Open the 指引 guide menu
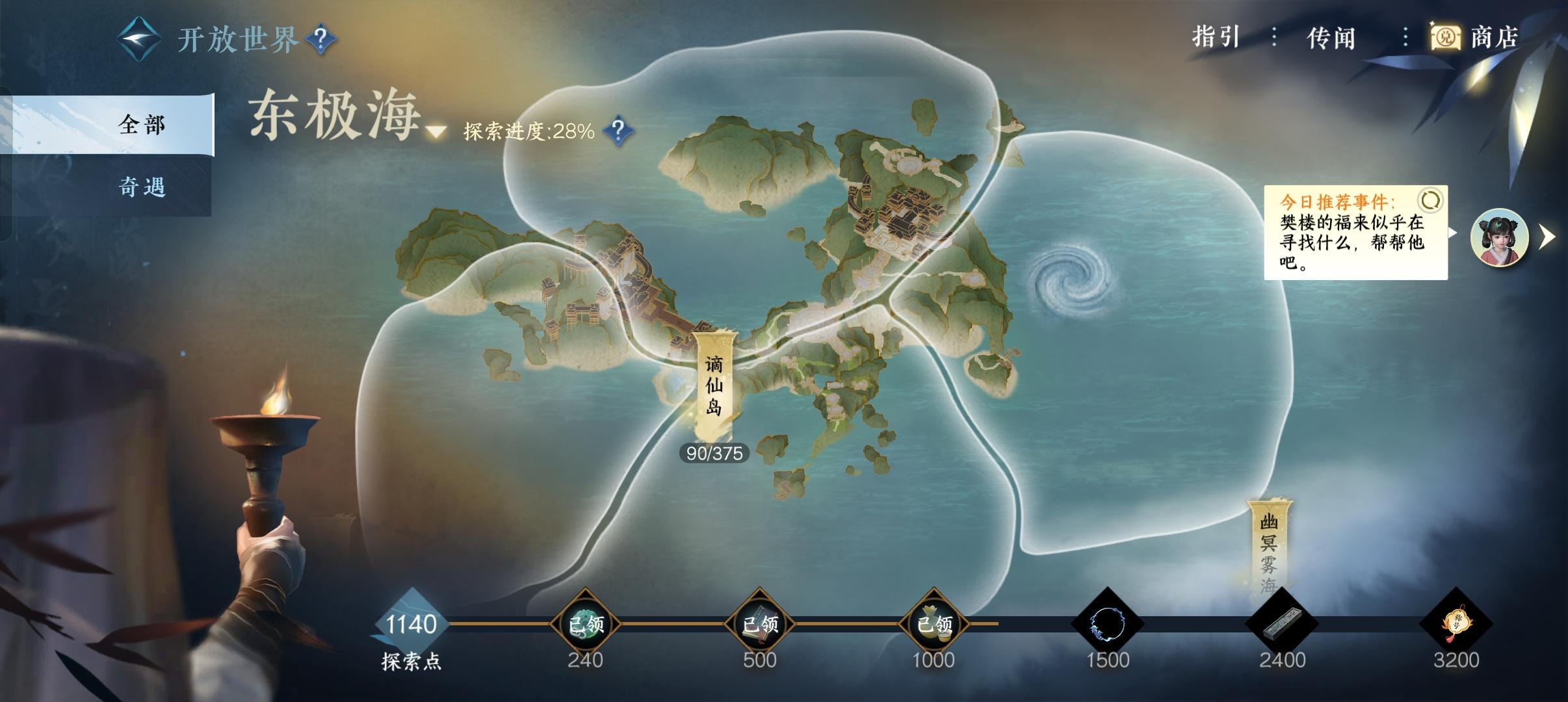The height and width of the screenshot is (702, 1568). coord(1216,38)
